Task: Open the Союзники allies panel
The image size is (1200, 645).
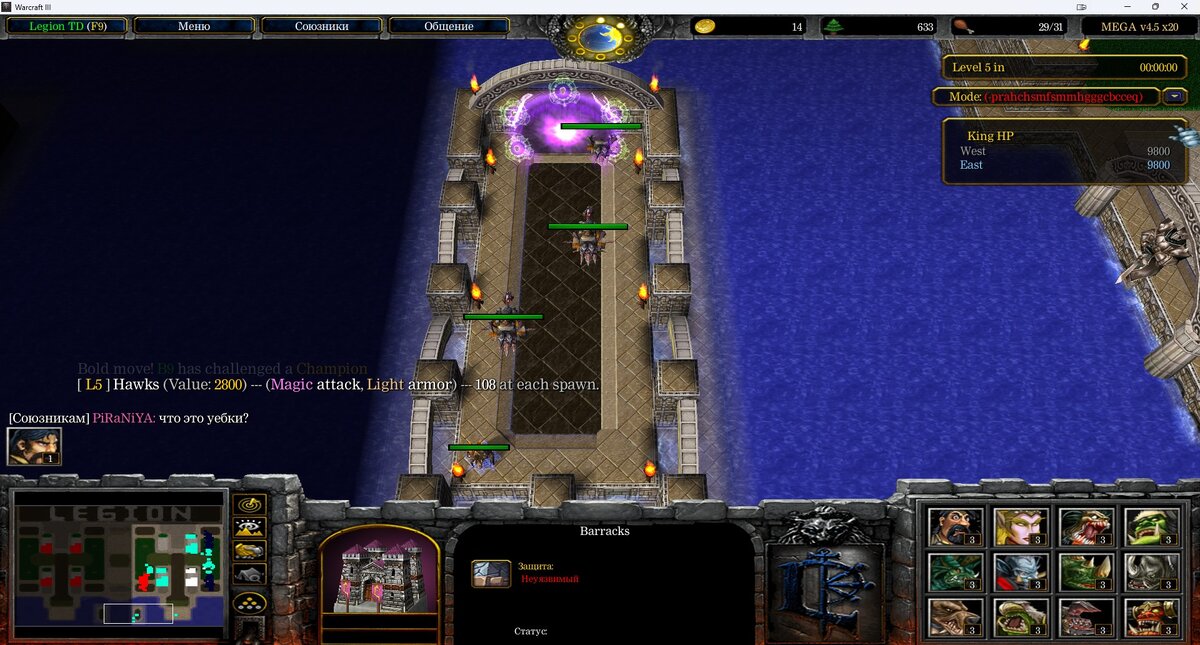Action: click(321, 26)
